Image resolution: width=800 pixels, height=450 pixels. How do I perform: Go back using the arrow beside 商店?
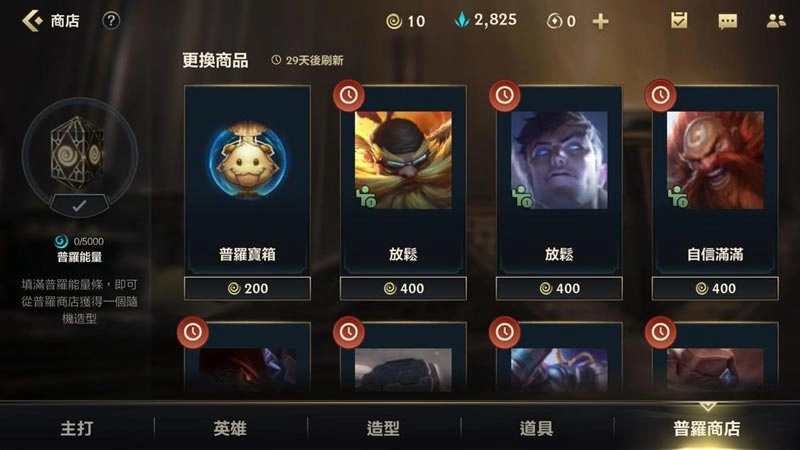pos(32,20)
